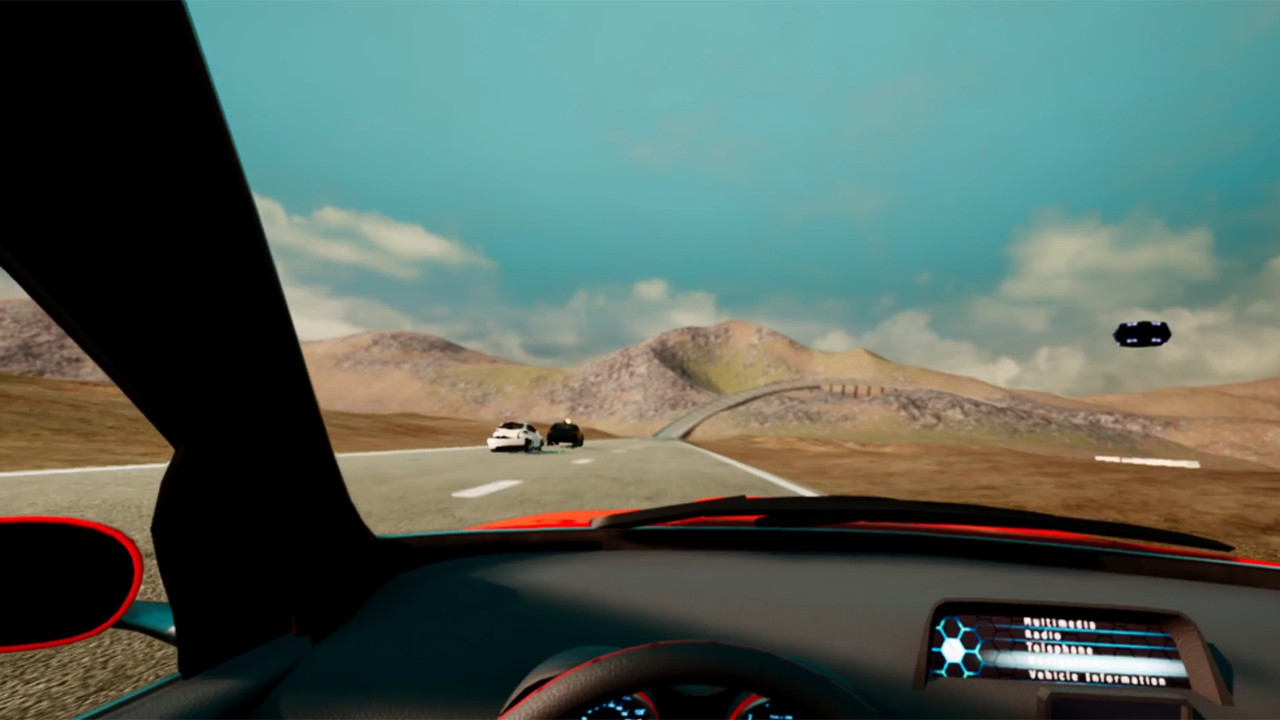Select the white car ahead on the road
Image resolution: width=1280 pixels, height=720 pixels.
pyautogui.click(x=515, y=437)
